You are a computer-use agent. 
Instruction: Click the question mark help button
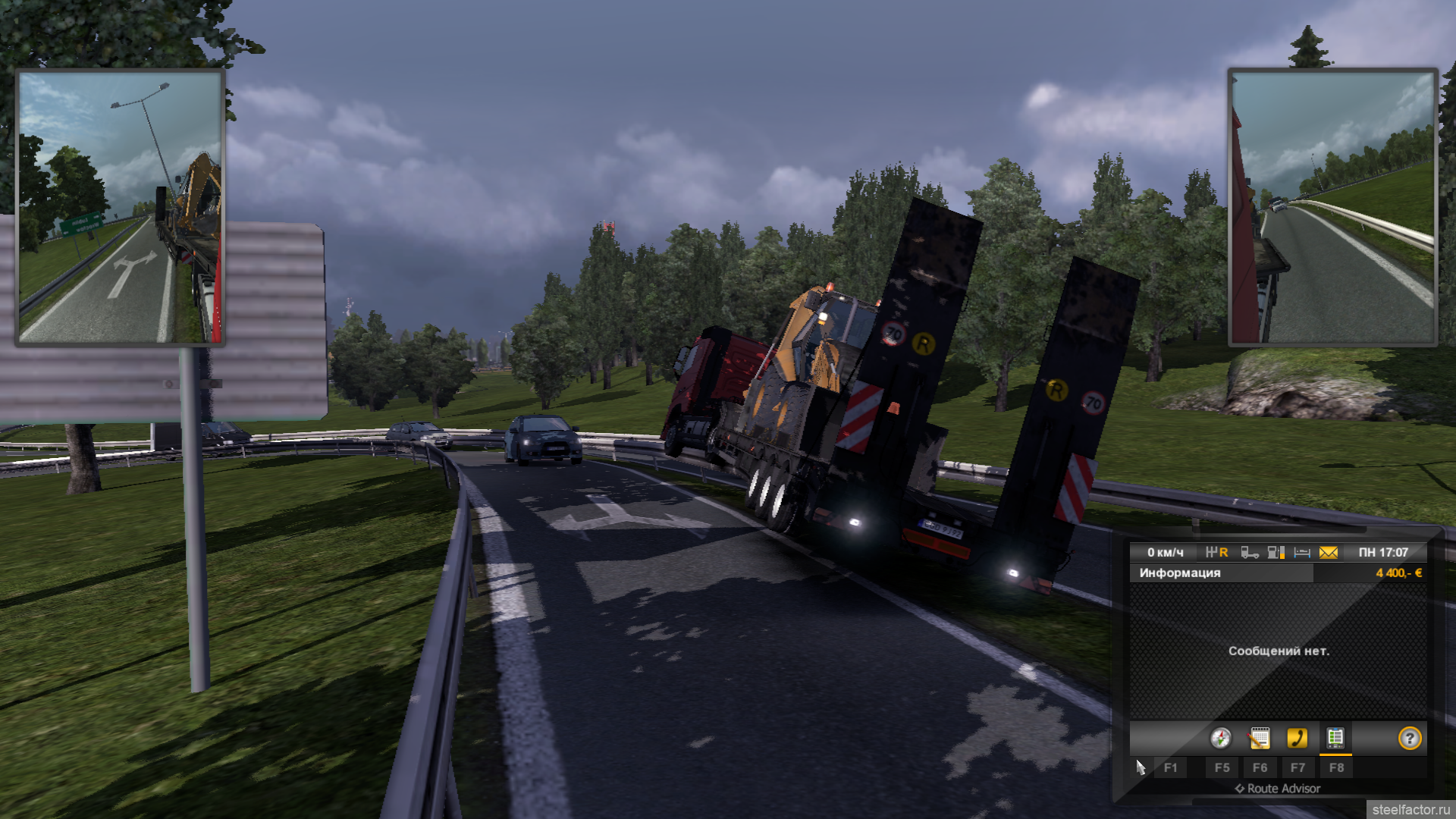[1410, 738]
